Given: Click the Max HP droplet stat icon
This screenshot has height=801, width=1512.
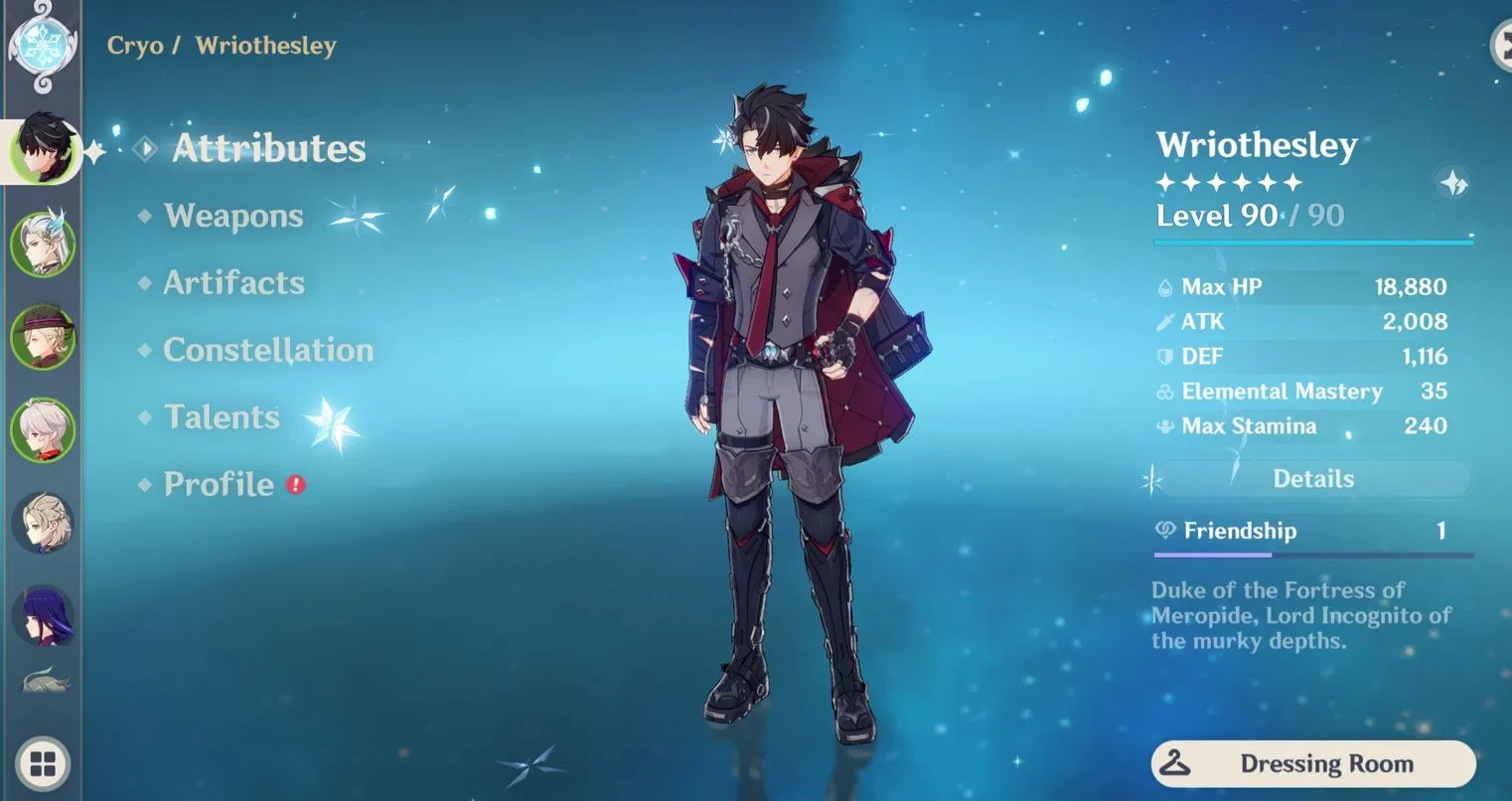Looking at the screenshot, I should 1163,286.
